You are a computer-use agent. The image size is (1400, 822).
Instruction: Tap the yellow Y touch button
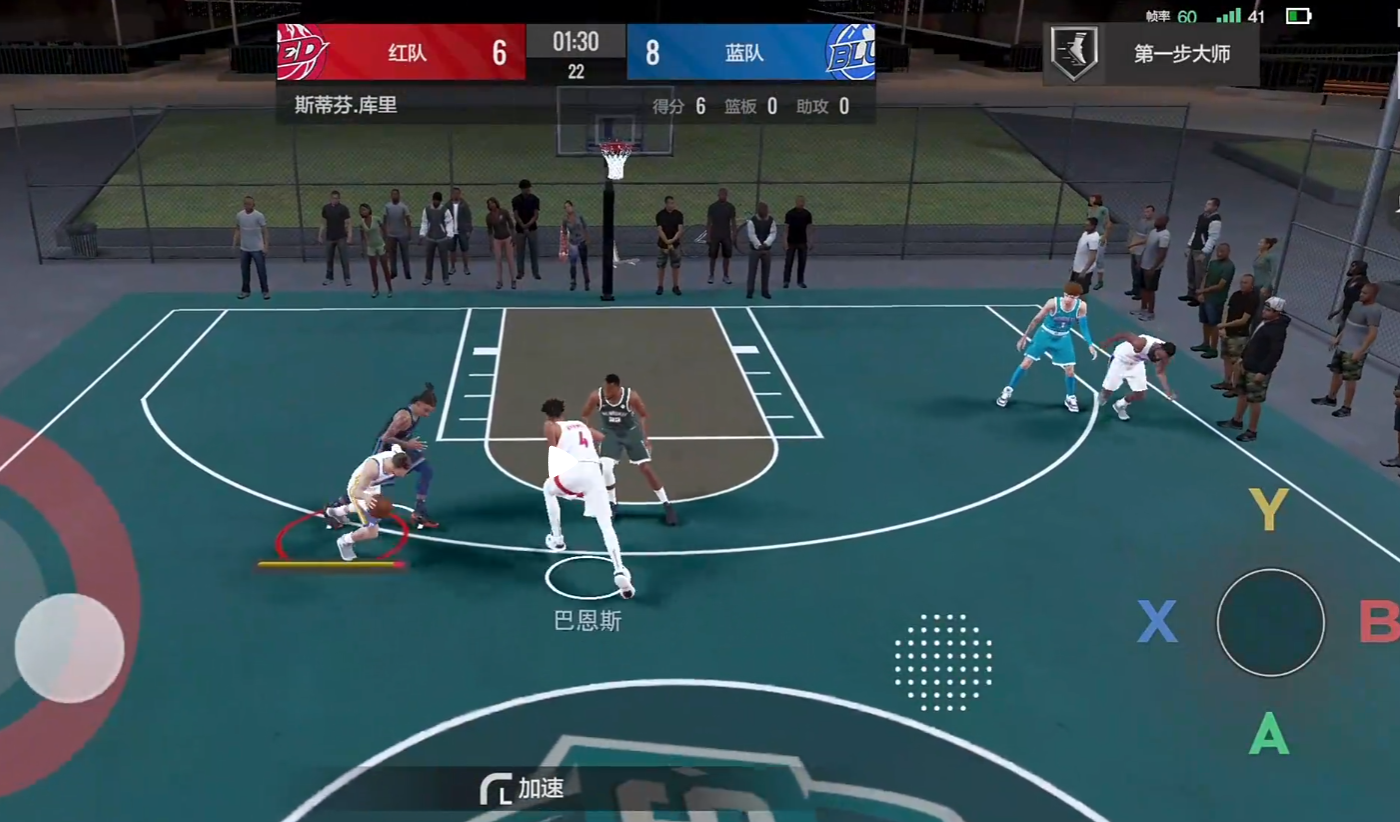pyautogui.click(x=1268, y=510)
